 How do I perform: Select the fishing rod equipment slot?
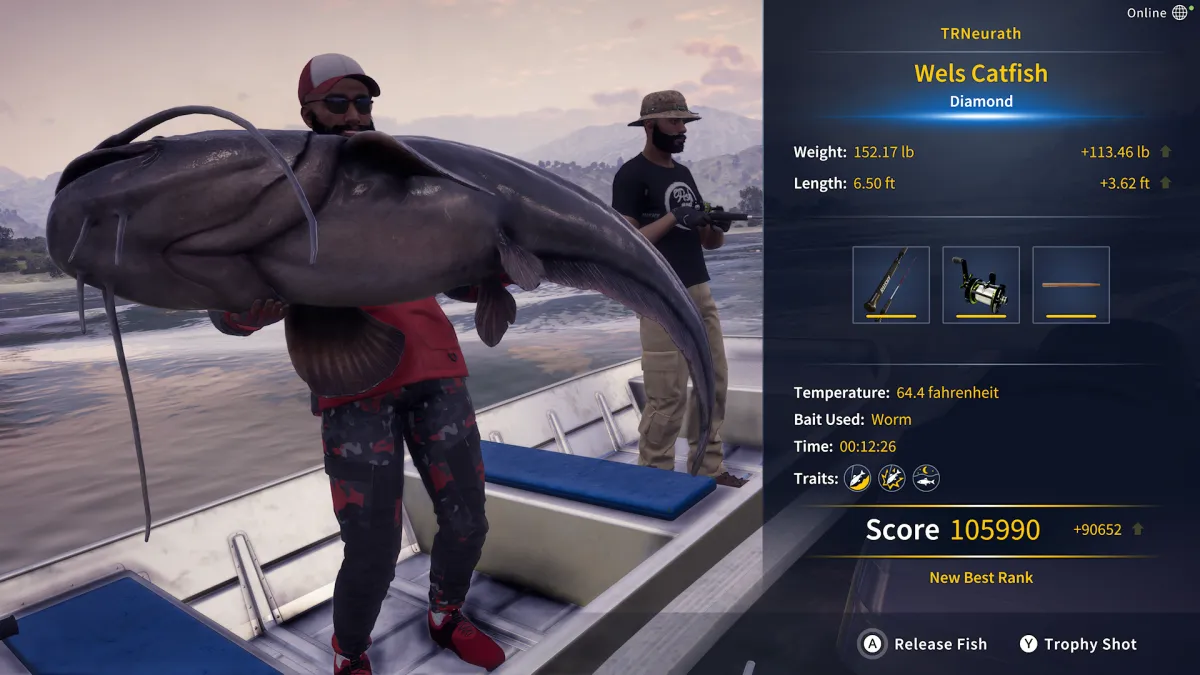pos(891,285)
